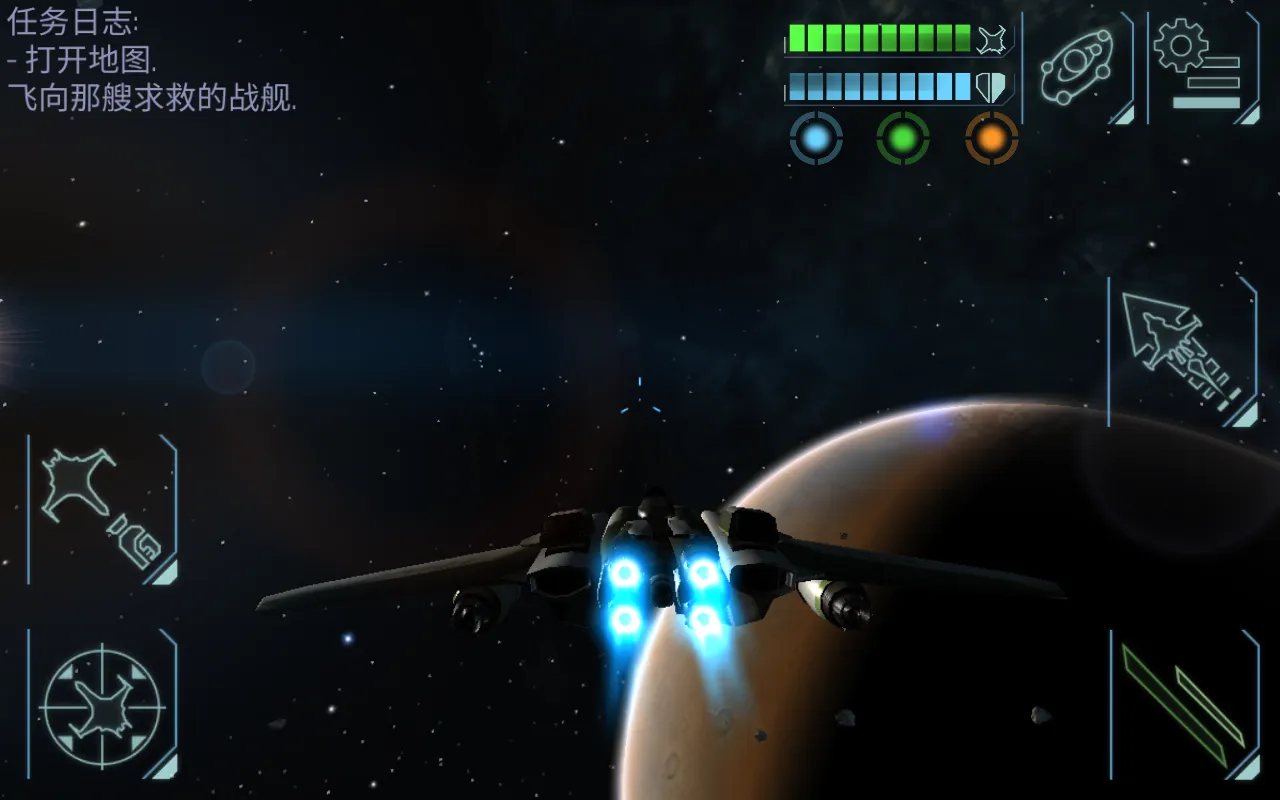Select the green energy circle indicator
Screen dimensions: 1280x800
[x=903, y=139]
